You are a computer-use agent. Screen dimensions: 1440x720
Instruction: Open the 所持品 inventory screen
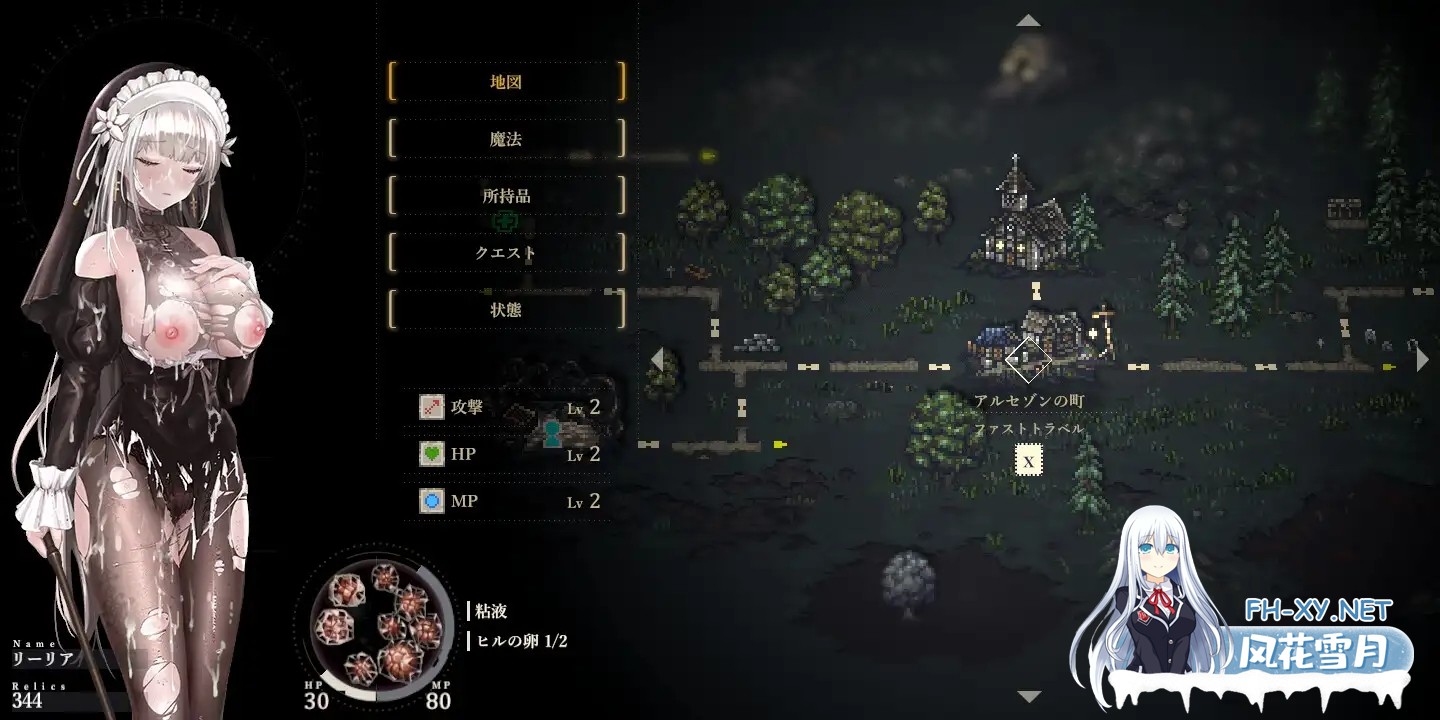508,196
